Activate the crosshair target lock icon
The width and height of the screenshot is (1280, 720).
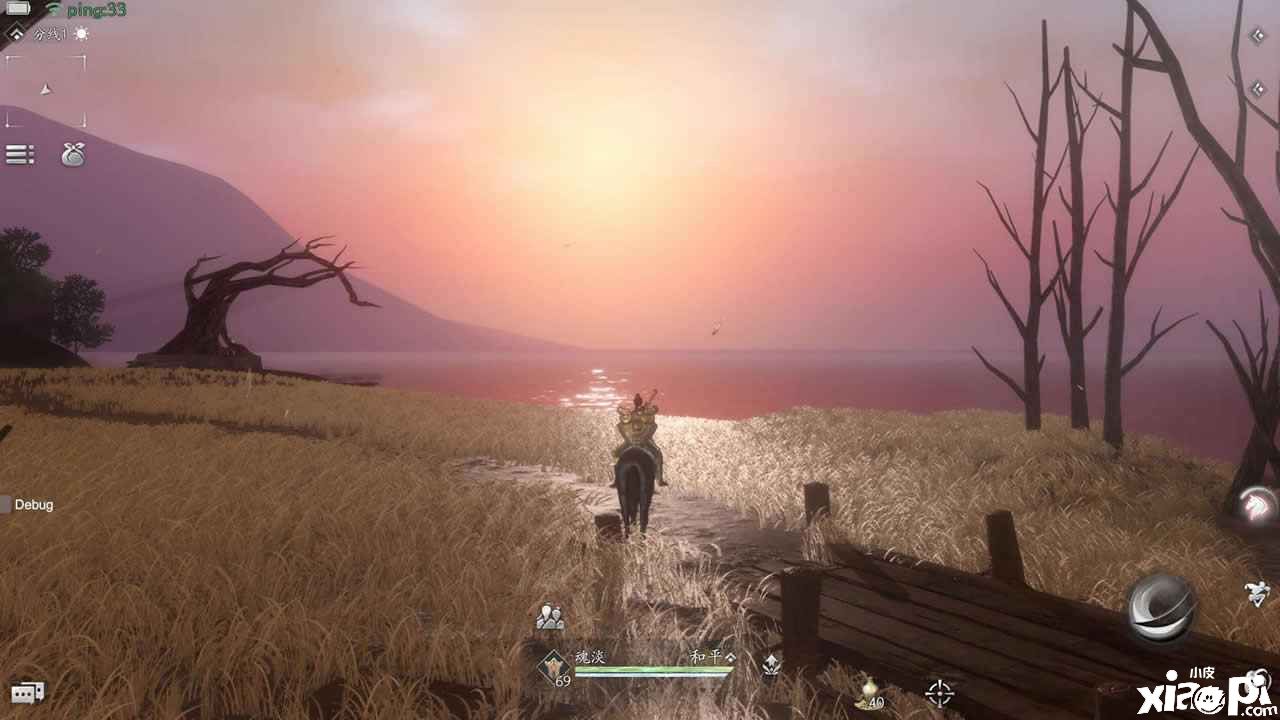pos(939,692)
